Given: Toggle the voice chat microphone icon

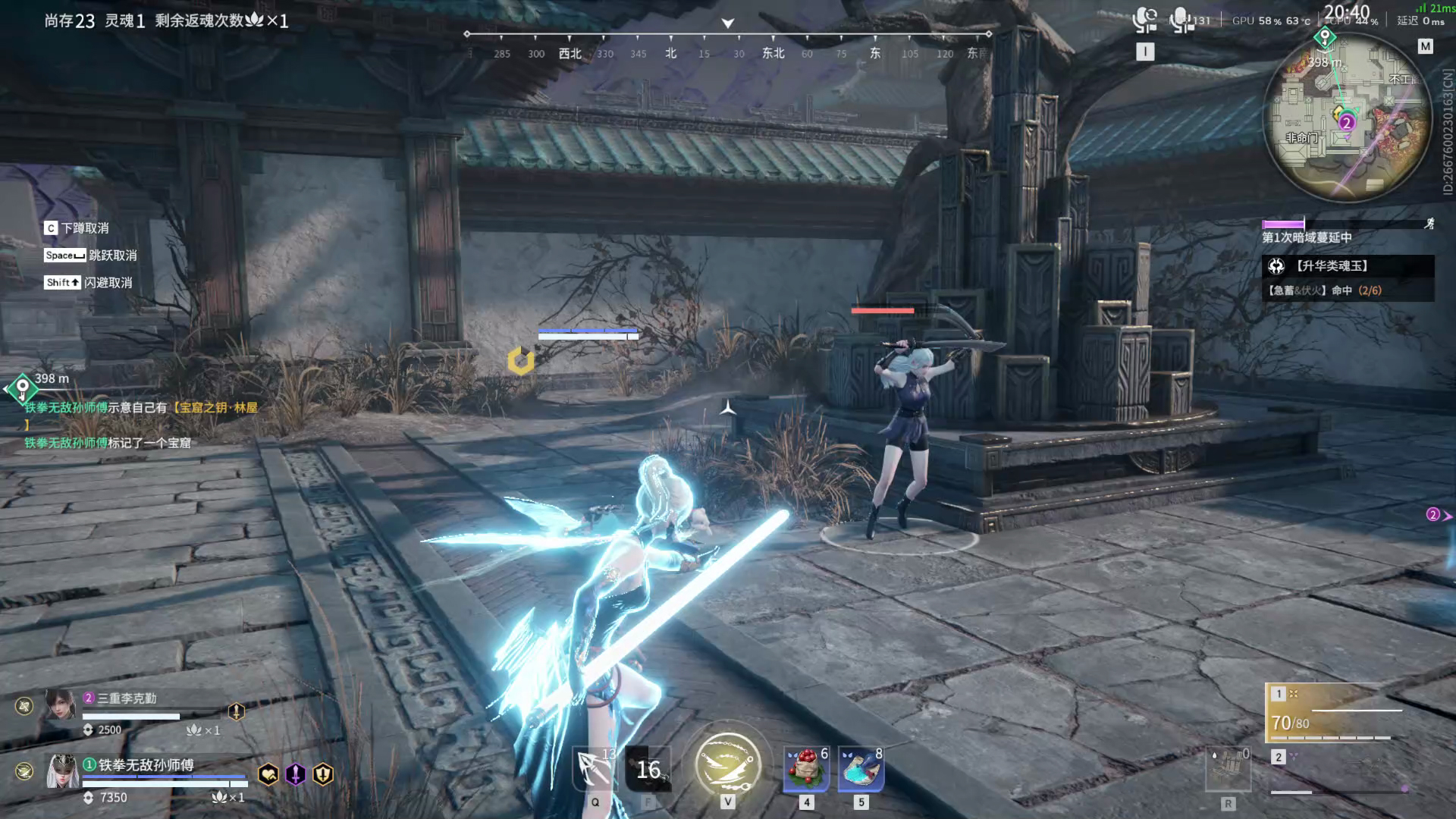Looking at the screenshot, I should [x=1181, y=20].
